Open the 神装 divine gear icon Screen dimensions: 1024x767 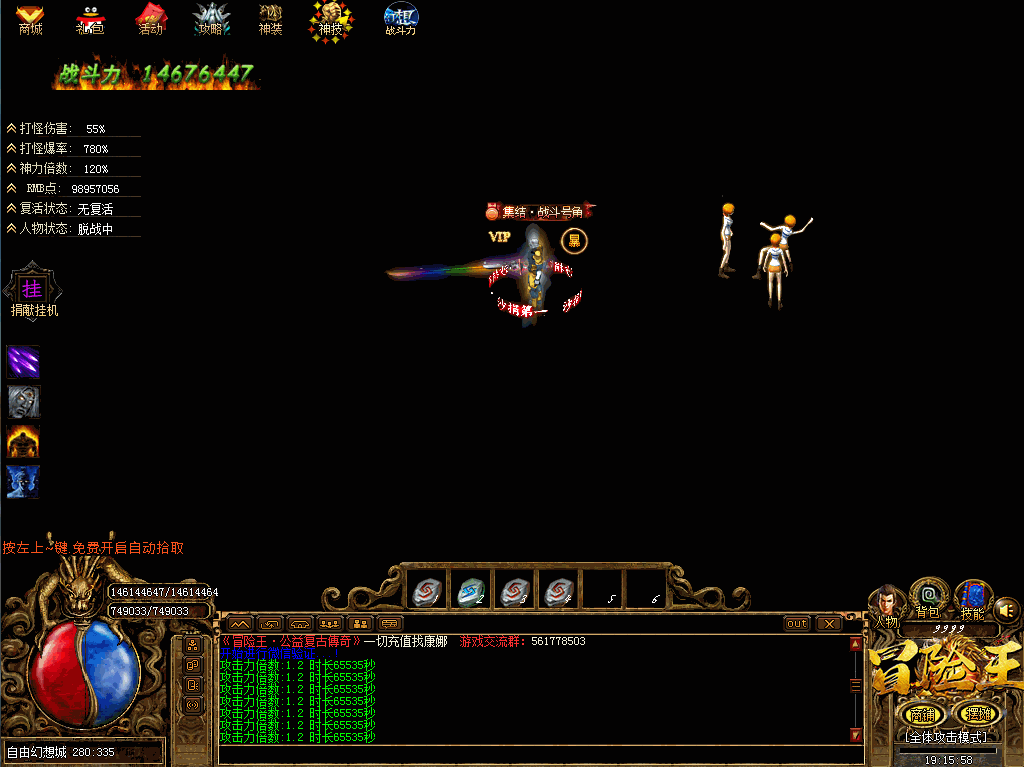(271, 18)
